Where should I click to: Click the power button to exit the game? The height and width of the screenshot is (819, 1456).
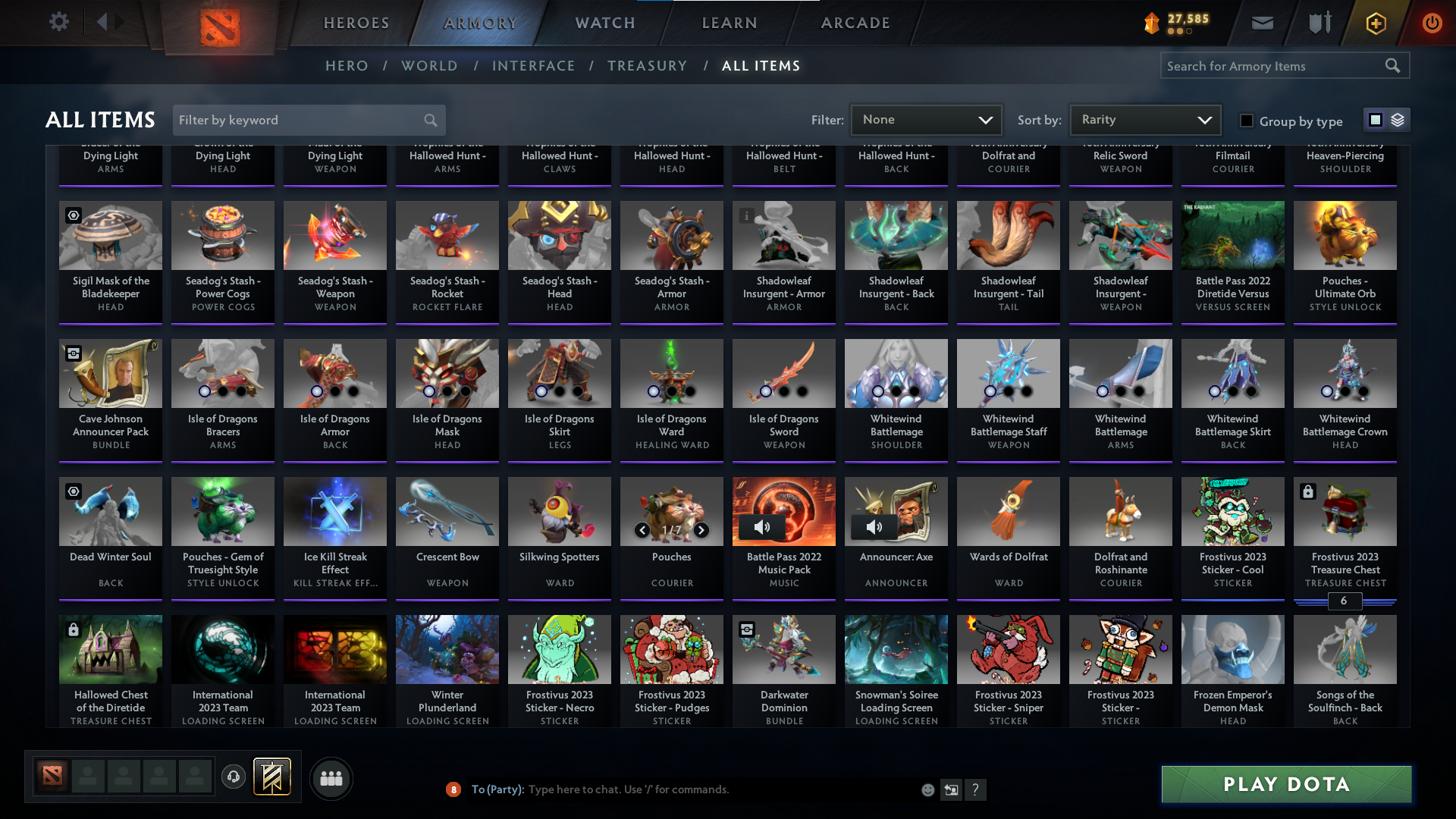pyautogui.click(x=1432, y=23)
